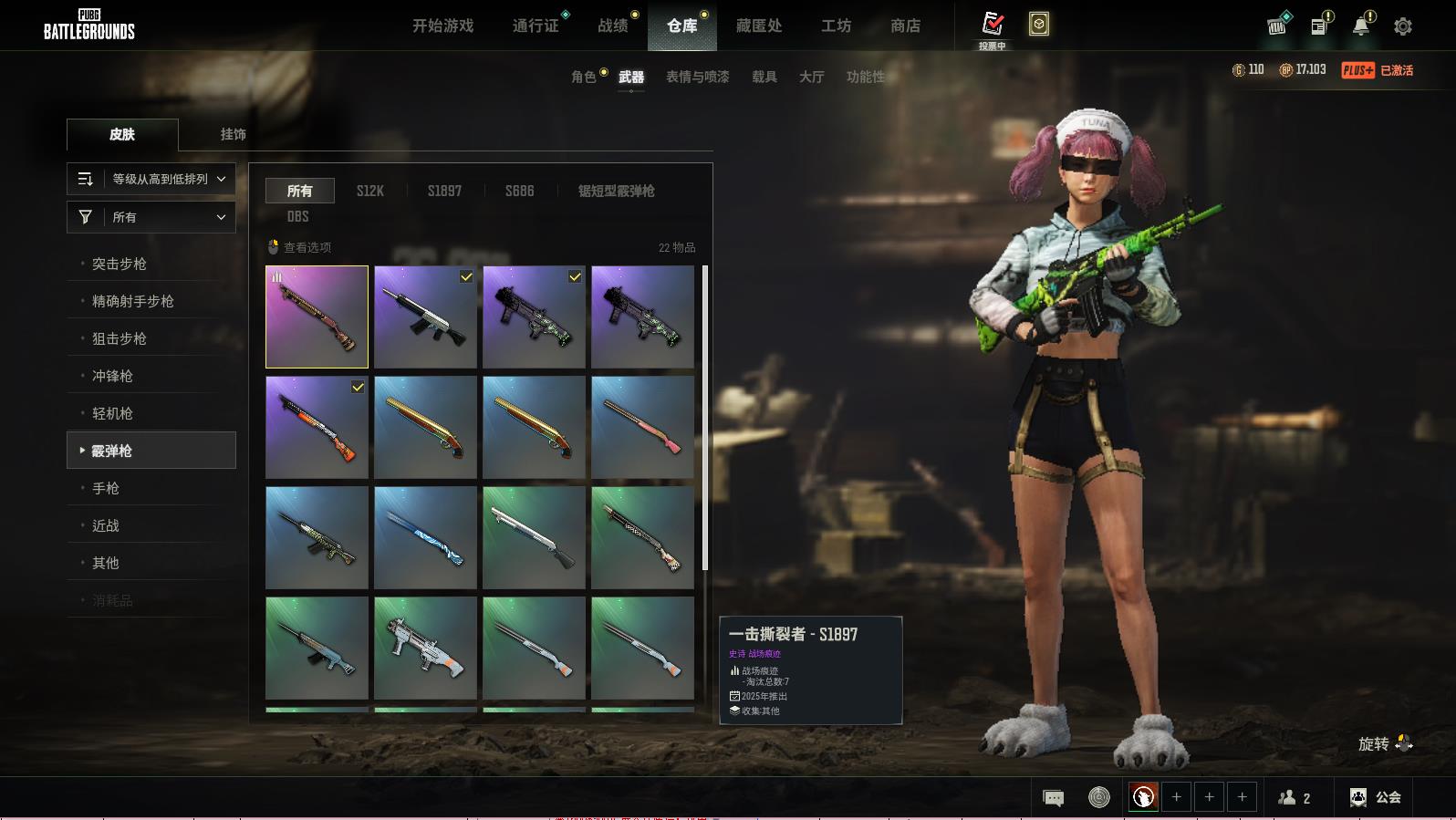1456x820 pixels.
Task: Select the 角色 character sub-tab
Action: (x=584, y=78)
